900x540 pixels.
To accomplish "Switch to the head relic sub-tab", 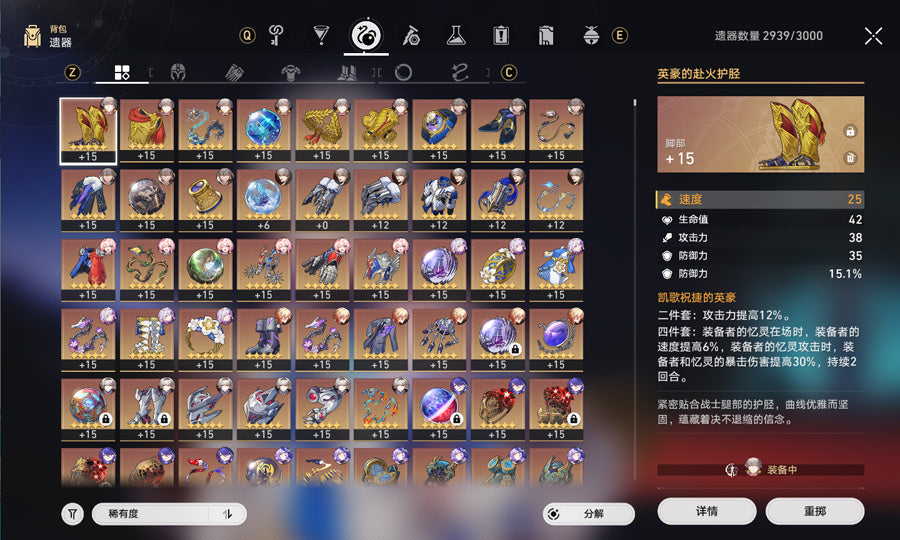I will click(179, 73).
